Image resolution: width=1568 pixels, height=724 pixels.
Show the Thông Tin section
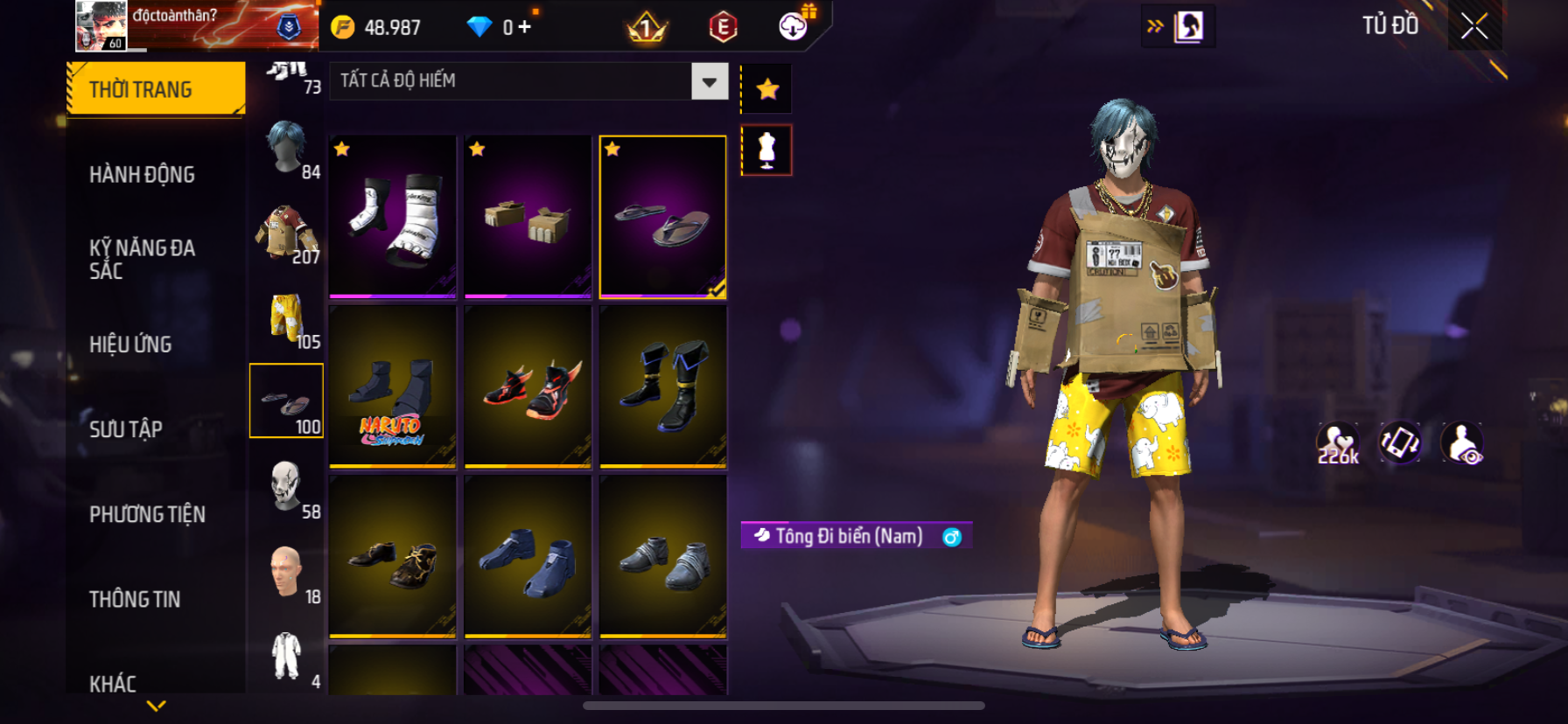pyautogui.click(x=135, y=599)
